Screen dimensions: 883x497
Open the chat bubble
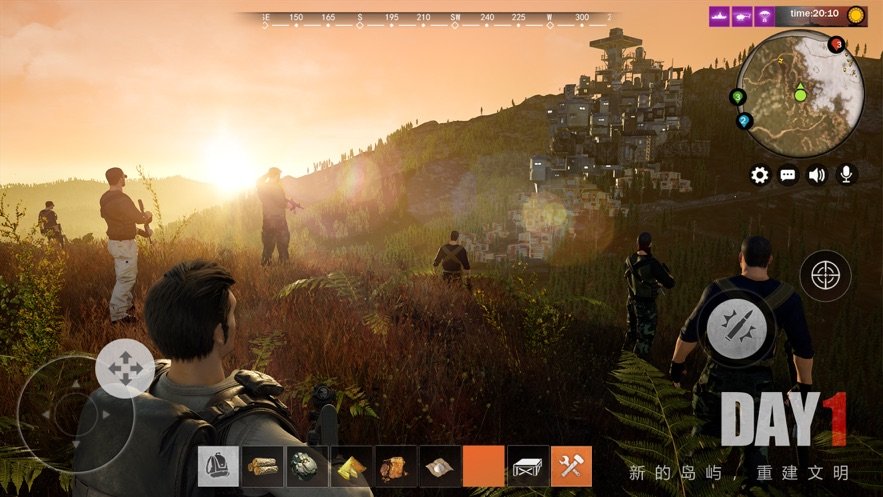[x=788, y=175]
